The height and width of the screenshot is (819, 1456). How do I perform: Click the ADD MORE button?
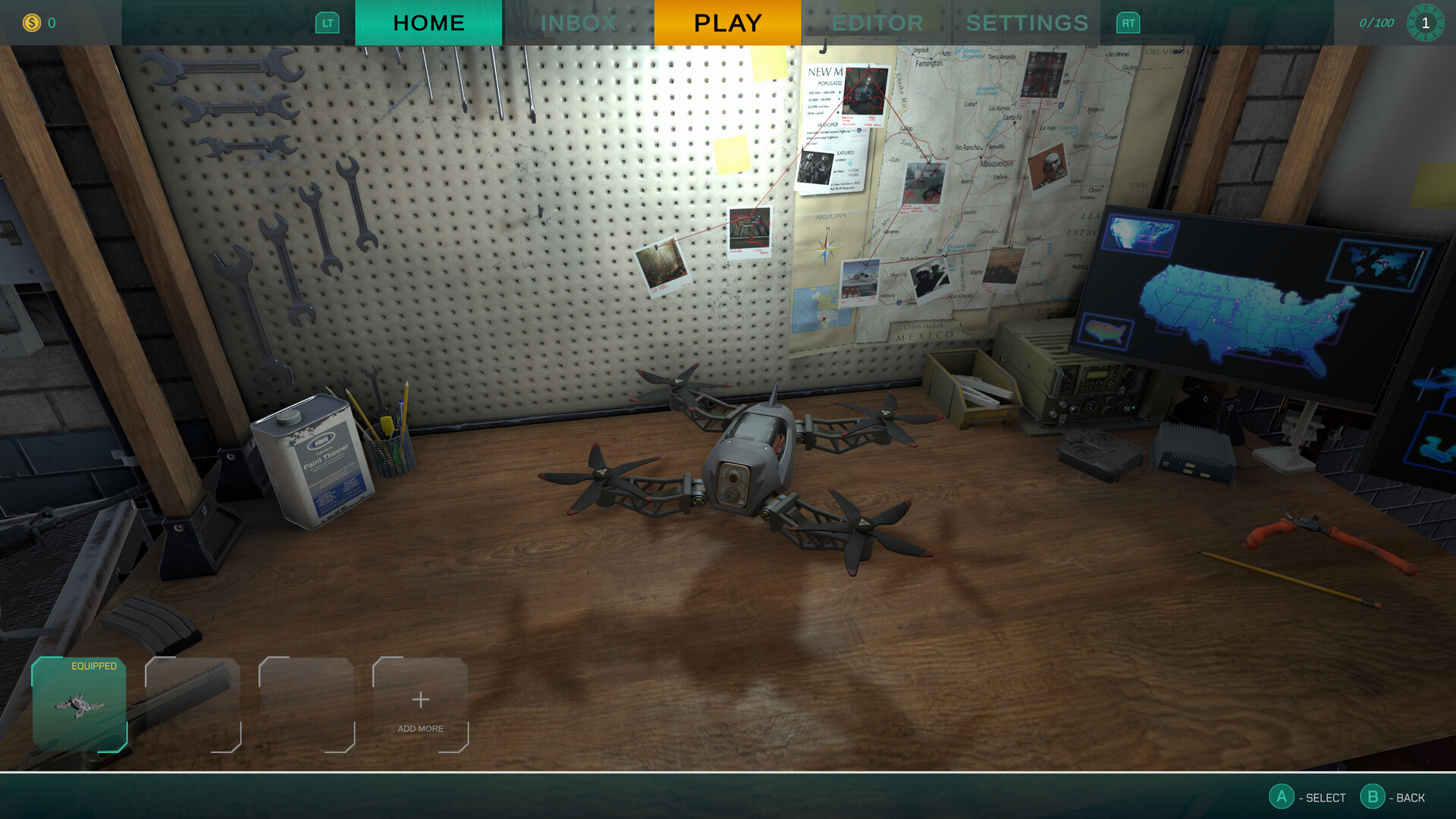(x=419, y=713)
